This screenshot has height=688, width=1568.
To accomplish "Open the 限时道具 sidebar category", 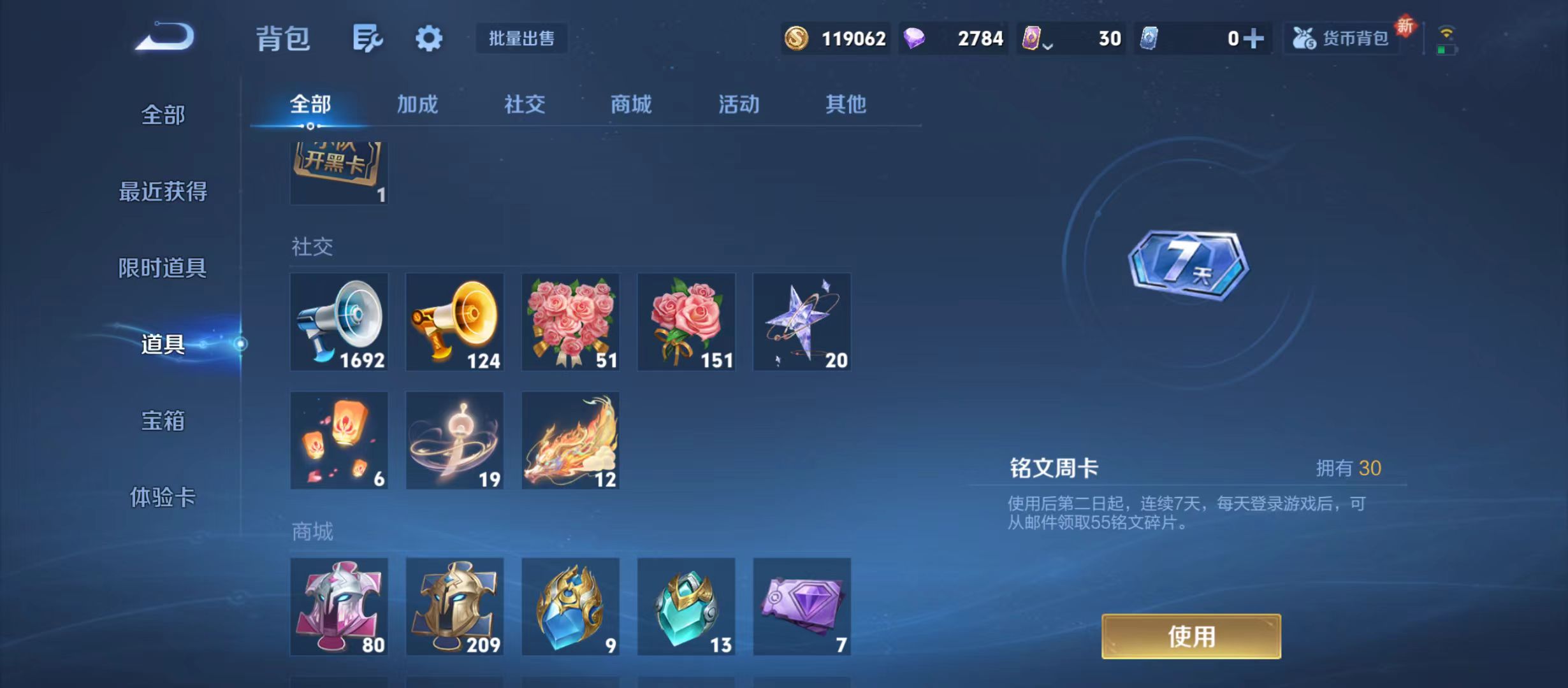I will tap(163, 268).
